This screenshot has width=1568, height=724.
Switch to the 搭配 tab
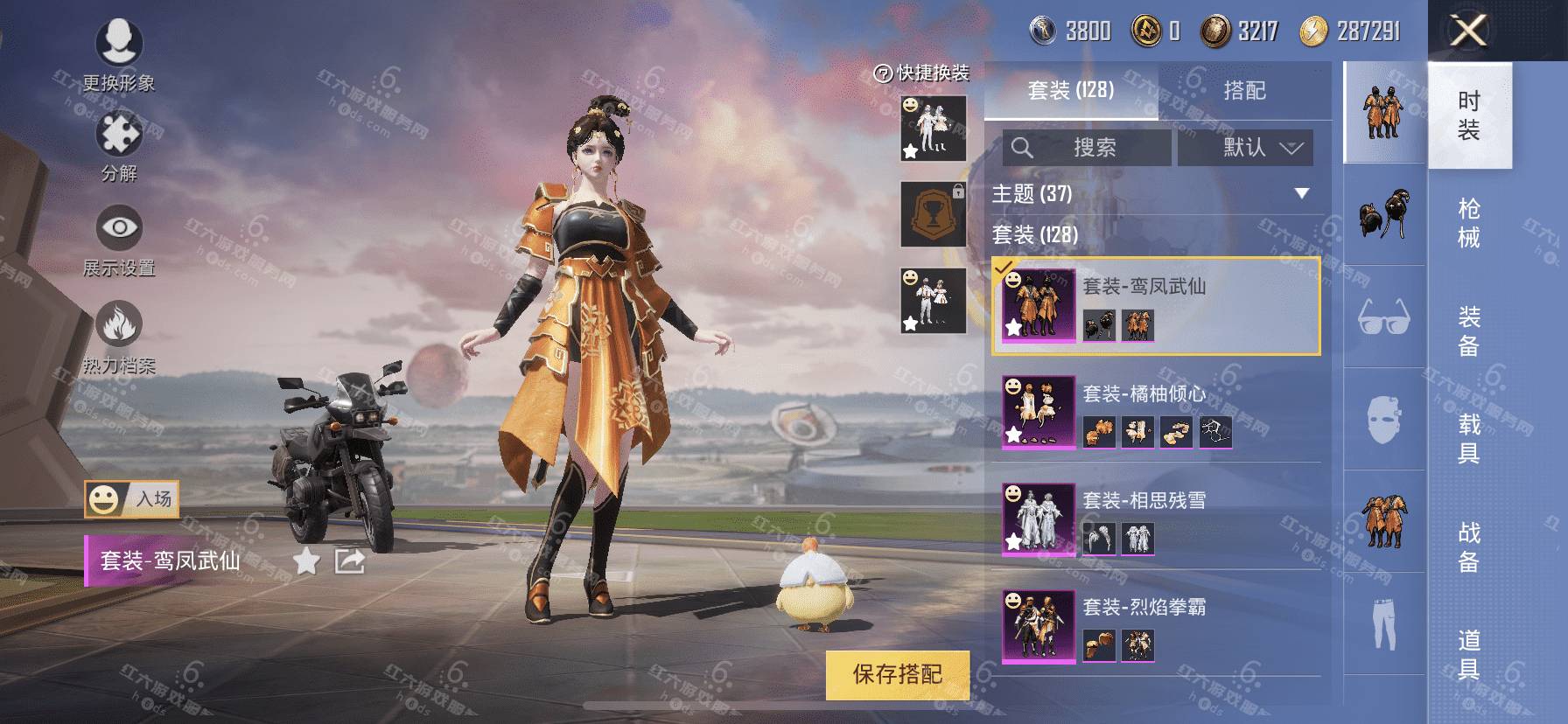tap(1244, 90)
